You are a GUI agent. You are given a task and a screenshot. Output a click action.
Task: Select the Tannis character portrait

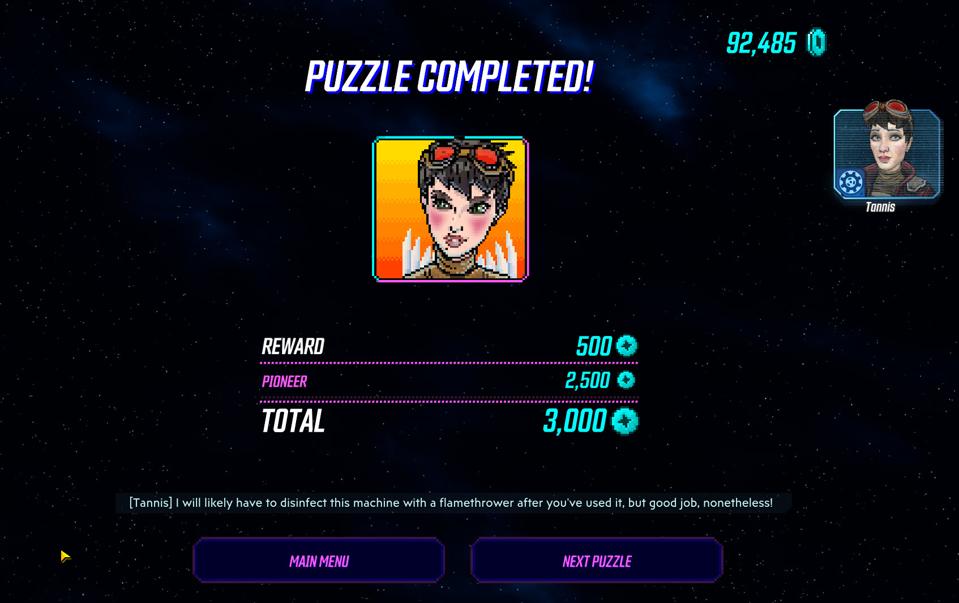[x=886, y=154]
